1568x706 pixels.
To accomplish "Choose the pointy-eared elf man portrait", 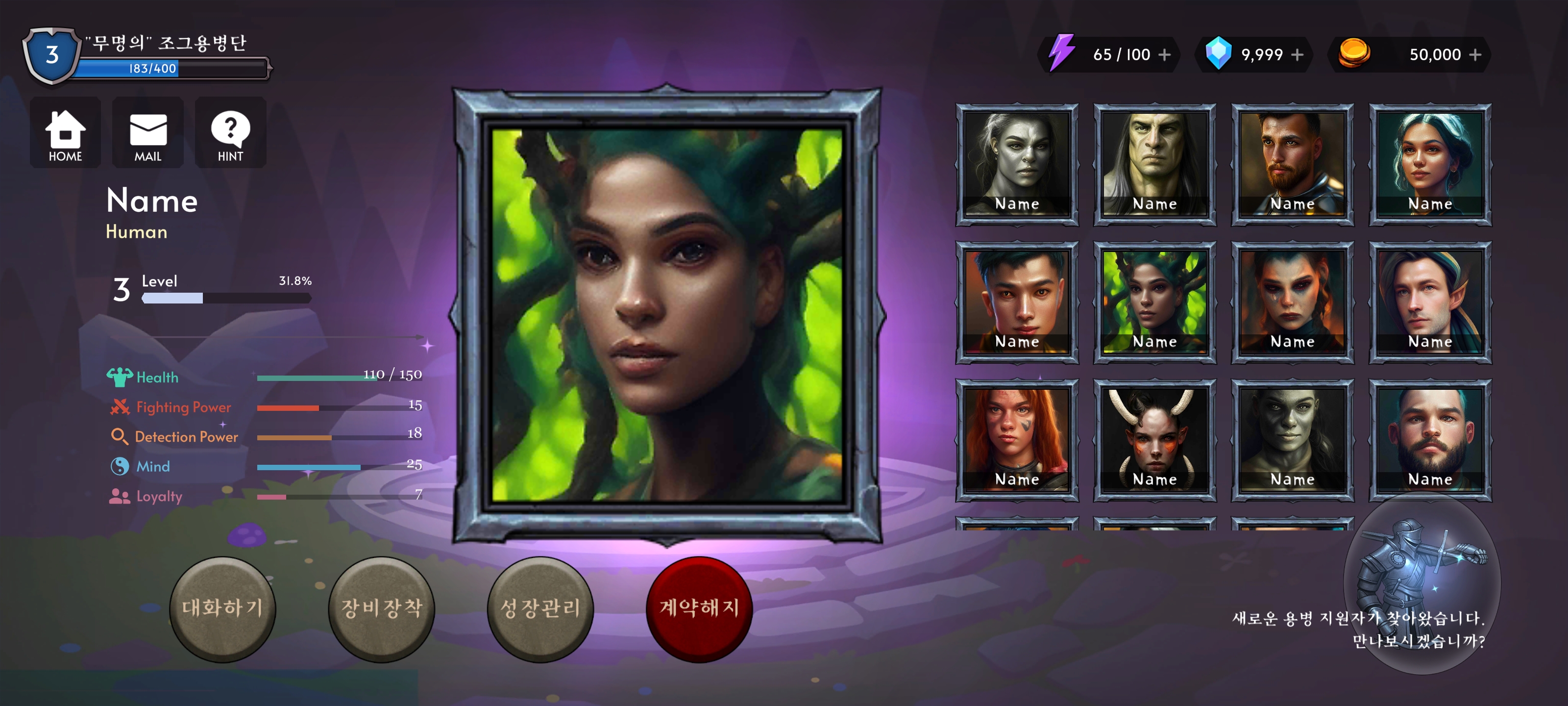I will 1430,302.
